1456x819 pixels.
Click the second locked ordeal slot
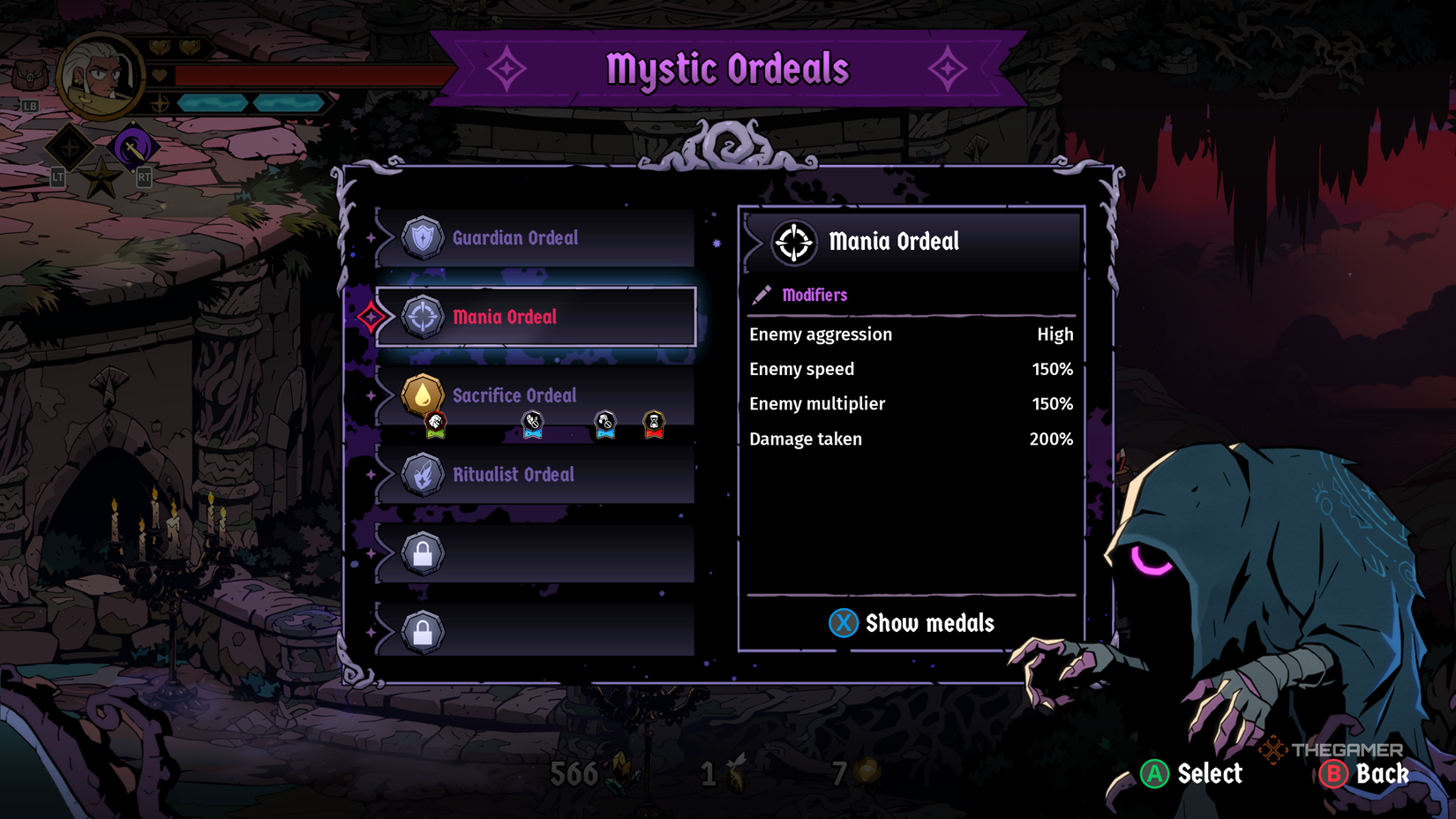pos(423,630)
